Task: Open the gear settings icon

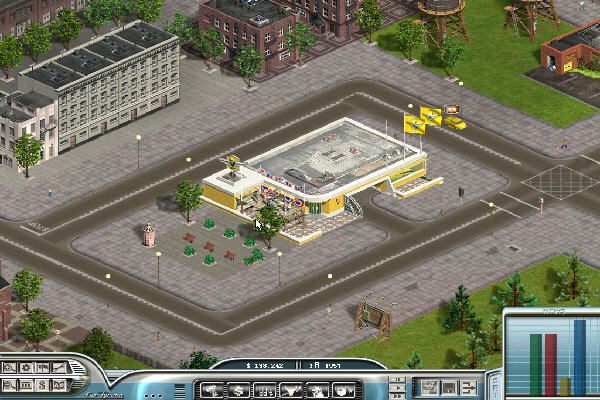Action: [x=26, y=367]
